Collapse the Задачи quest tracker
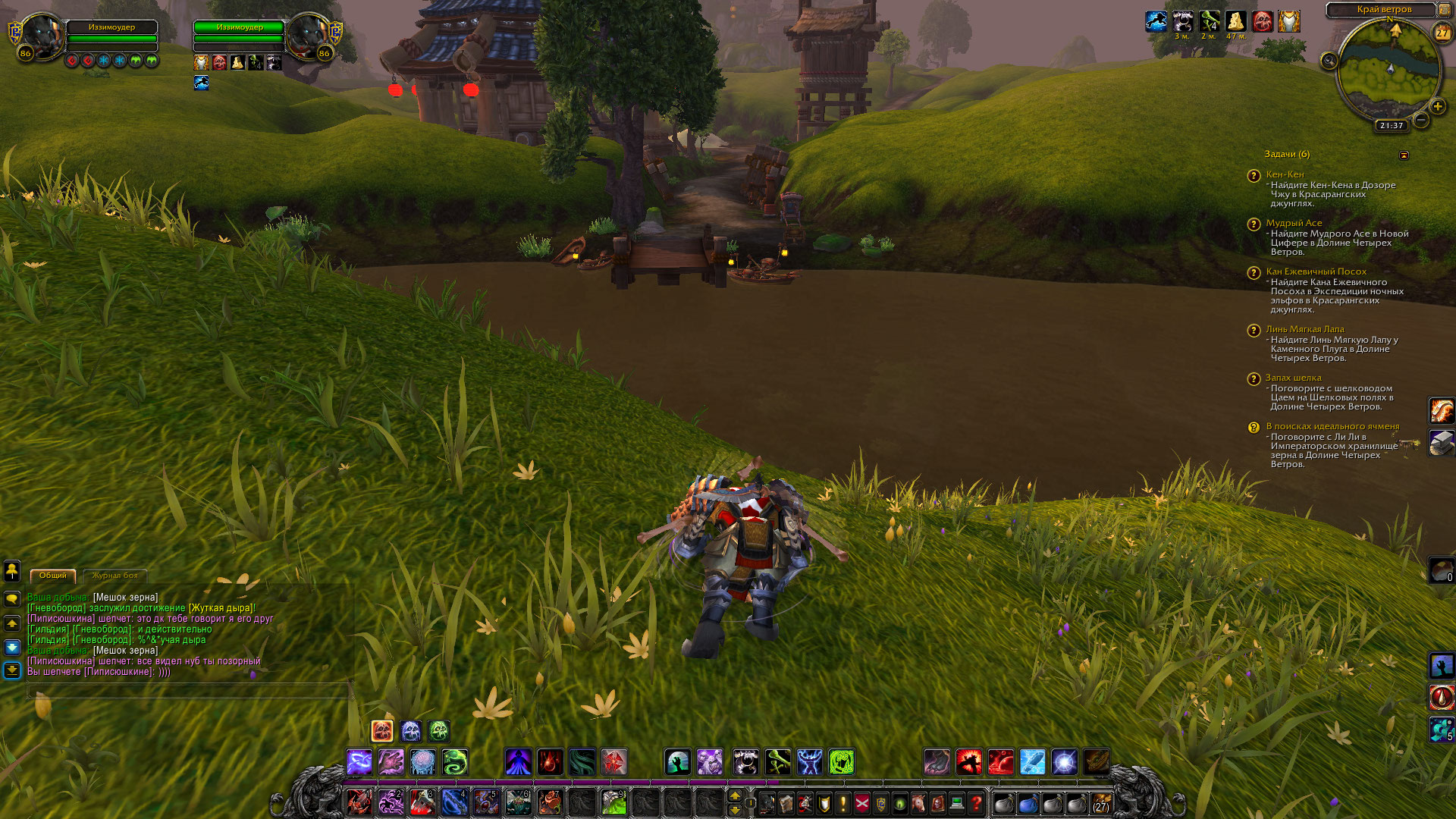 tap(1404, 155)
